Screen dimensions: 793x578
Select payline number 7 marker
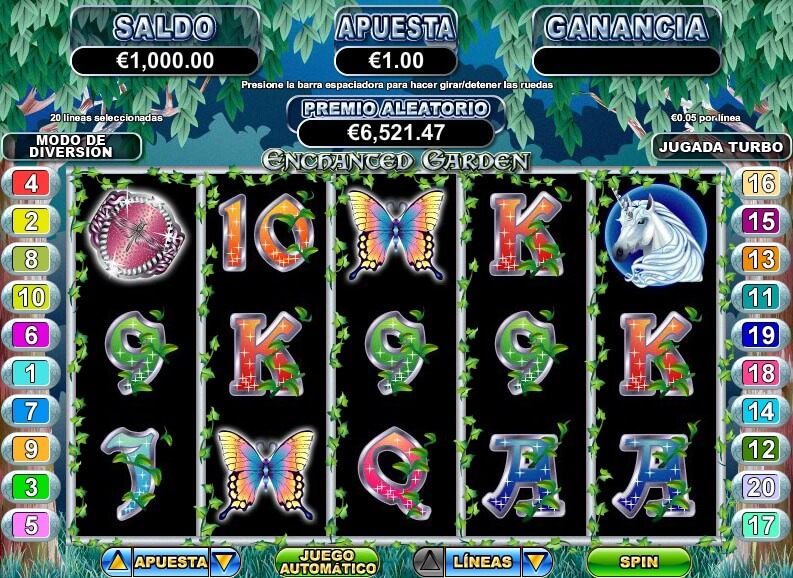(x=31, y=411)
